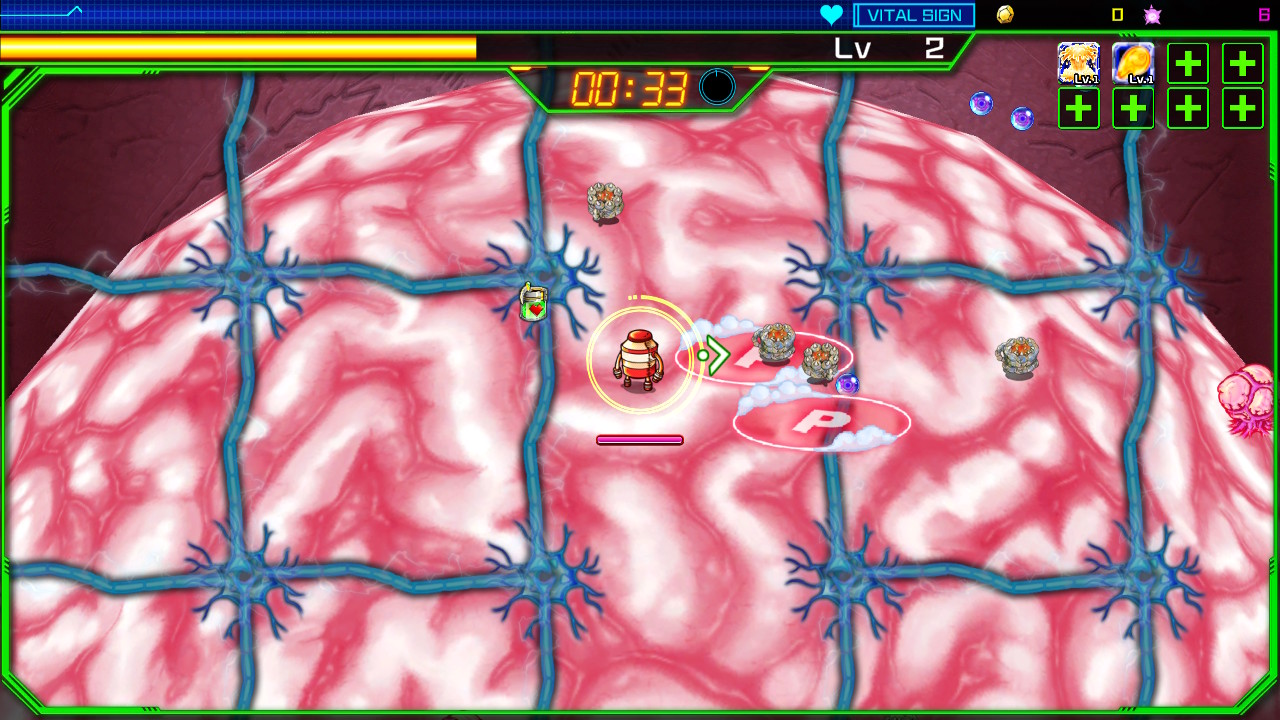
Task: Click the clock icon beside the timer
Action: pyautogui.click(x=716, y=87)
